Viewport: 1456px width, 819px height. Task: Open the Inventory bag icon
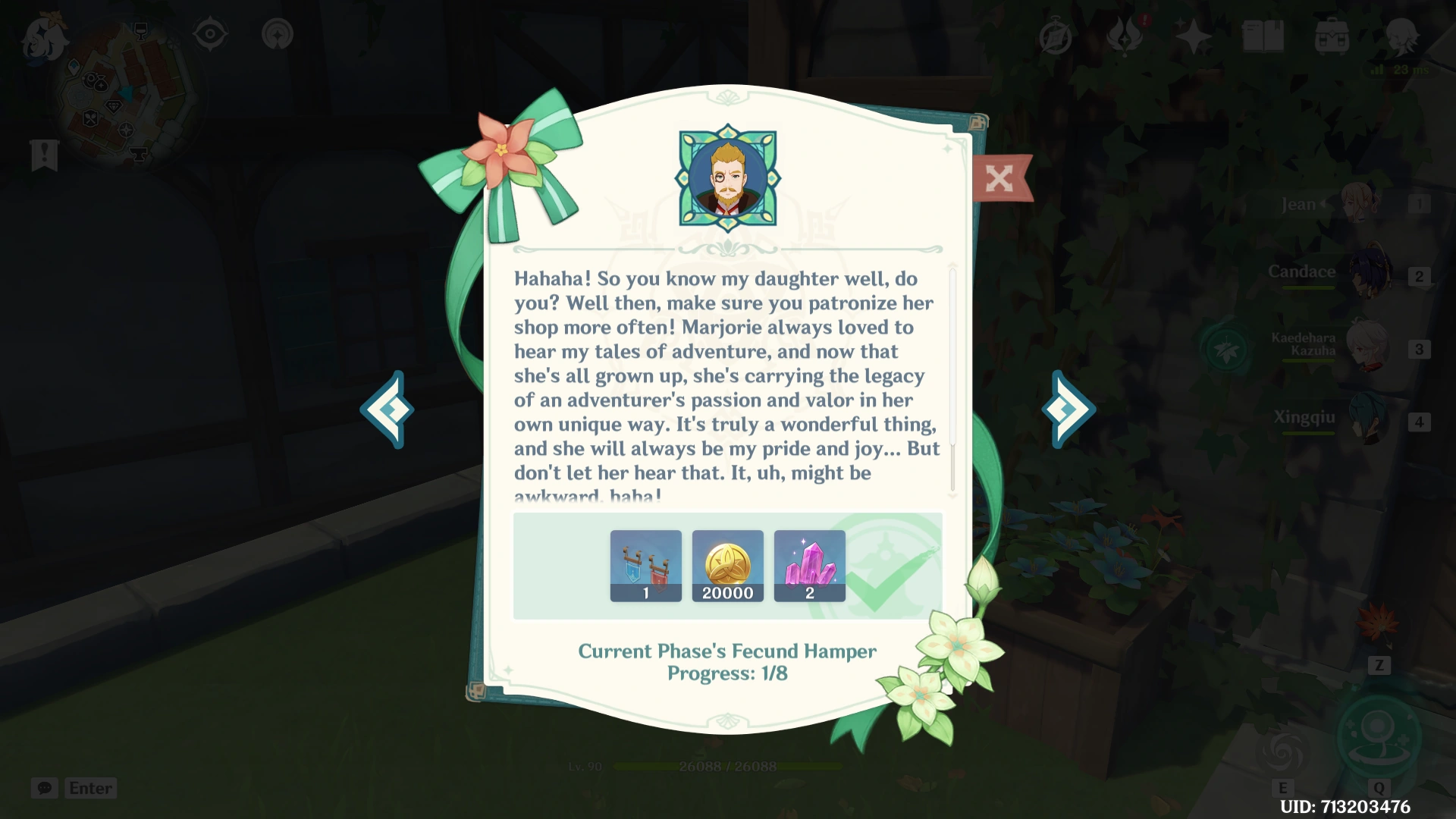tap(1333, 34)
